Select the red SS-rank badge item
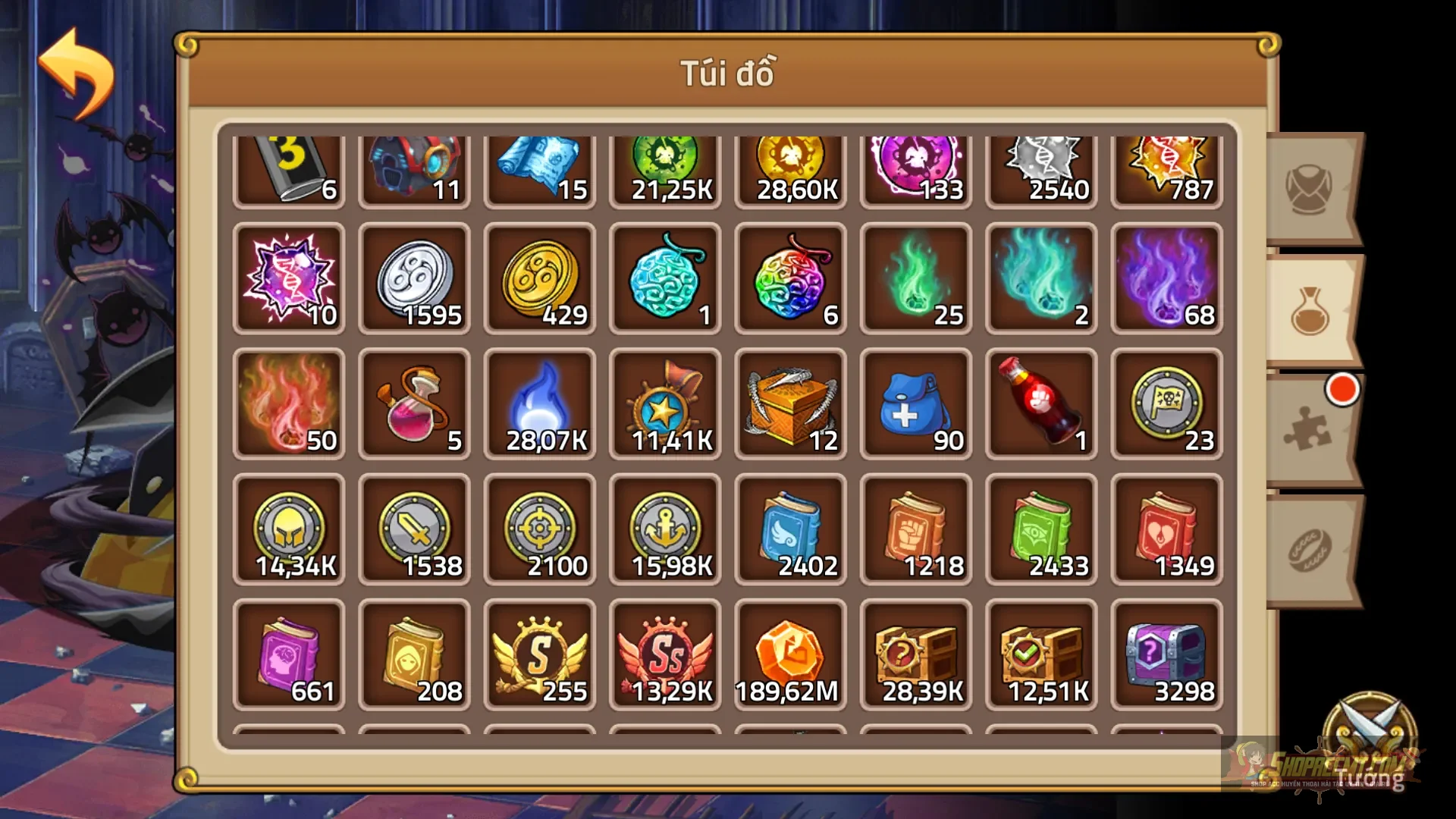The height and width of the screenshot is (819, 1456). [665, 654]
